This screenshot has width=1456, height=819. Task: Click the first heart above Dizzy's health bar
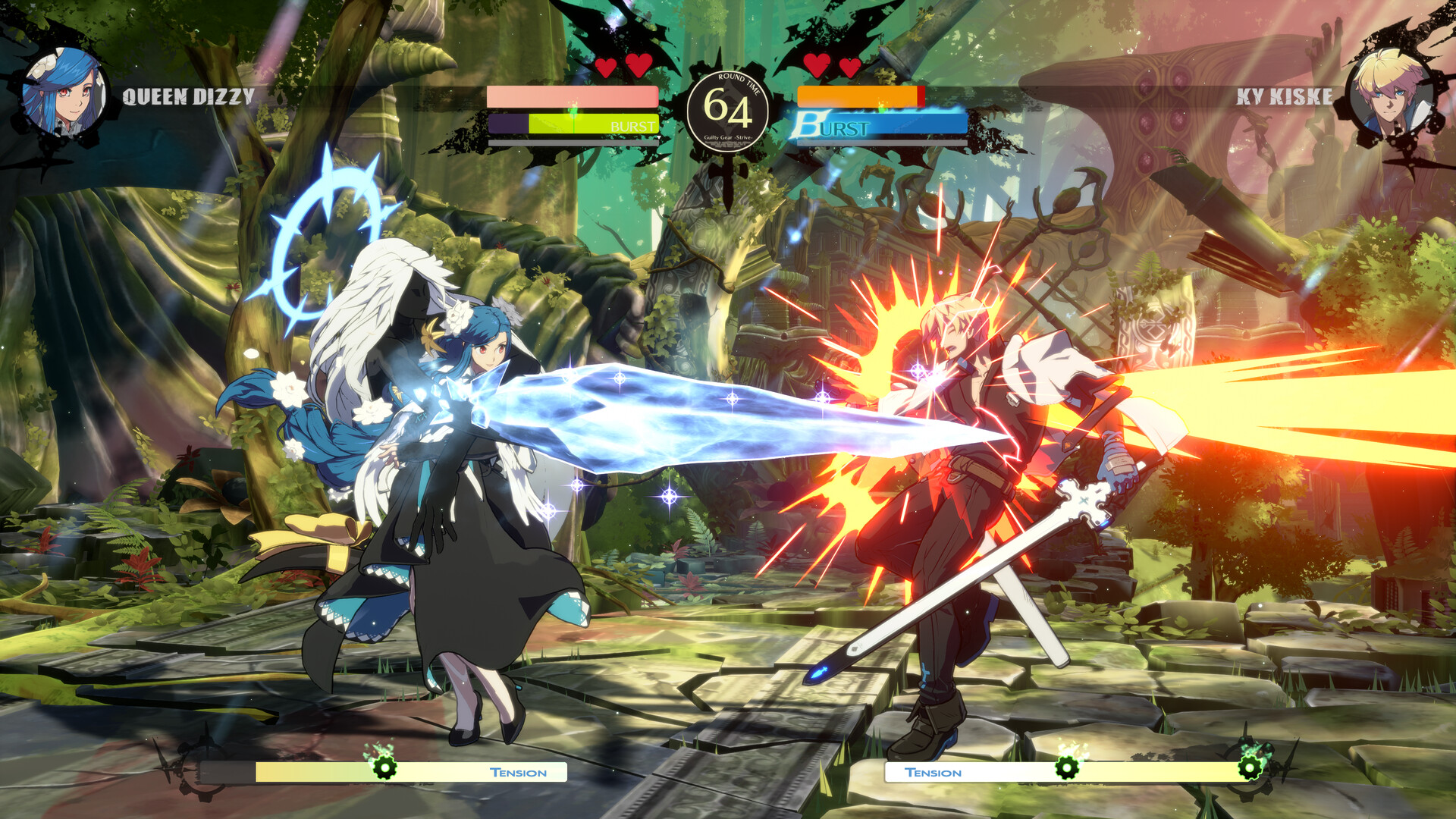click(x=605, y=66)
